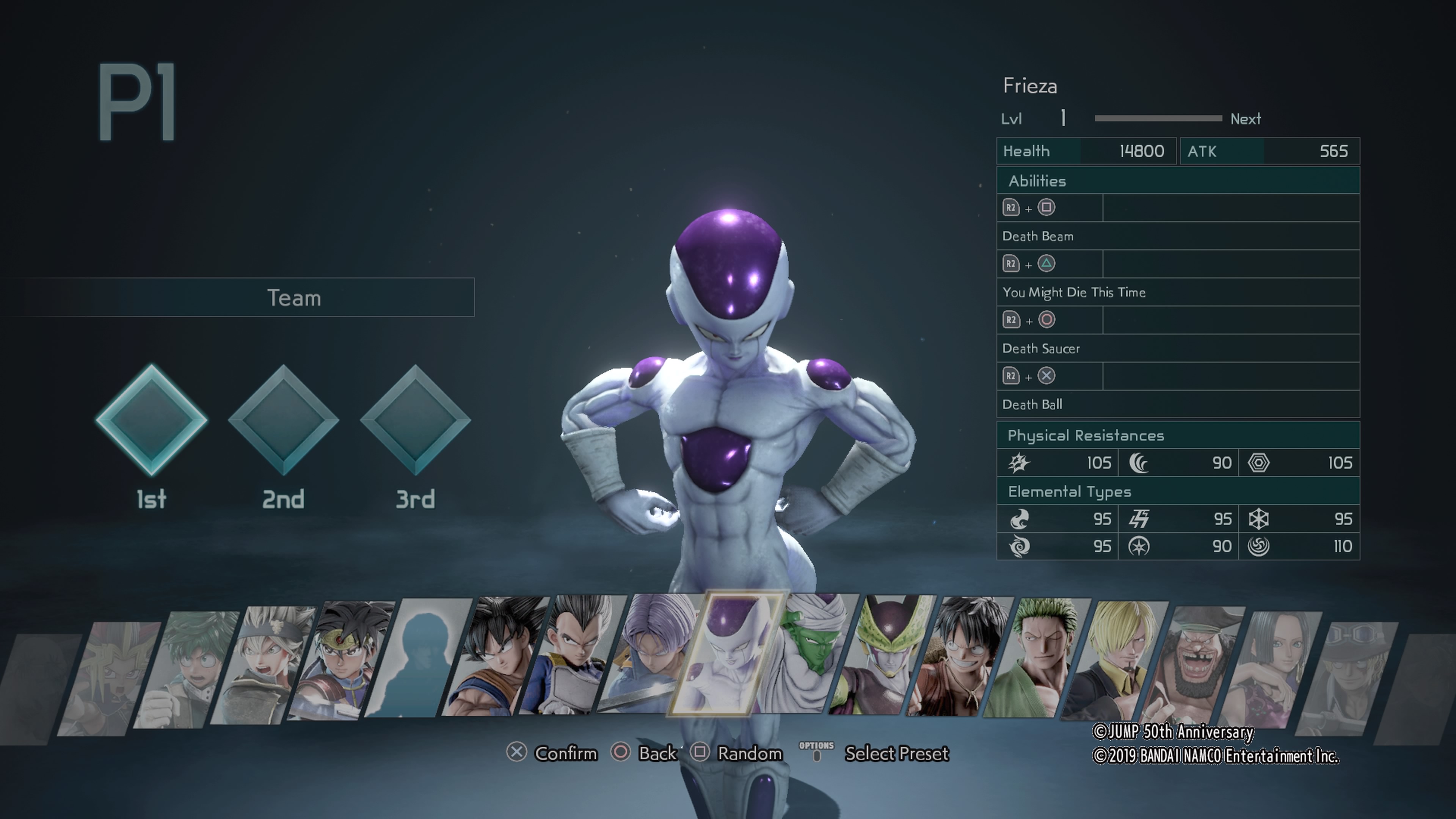The image size is (1456, 819).
Task: Choose the 3rd team slot diamond
Action: 416,420
